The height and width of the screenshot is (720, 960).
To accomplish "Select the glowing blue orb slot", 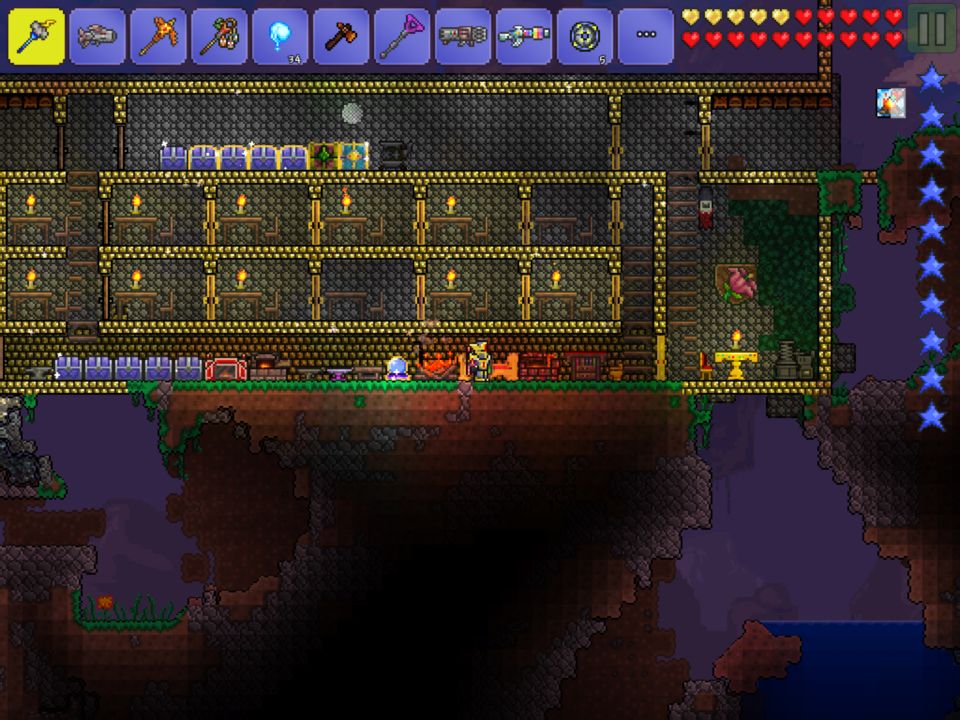I will click(281, 37).
